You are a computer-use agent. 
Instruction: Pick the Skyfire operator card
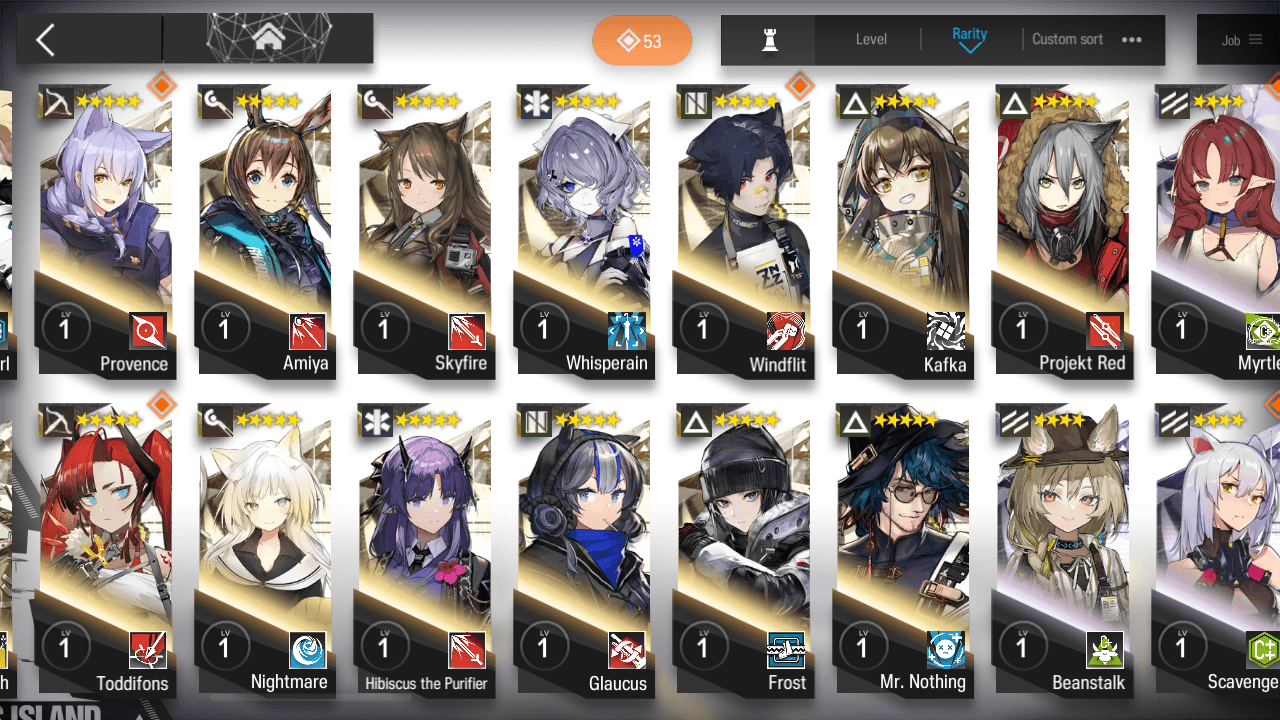click(x=424, y=230)
